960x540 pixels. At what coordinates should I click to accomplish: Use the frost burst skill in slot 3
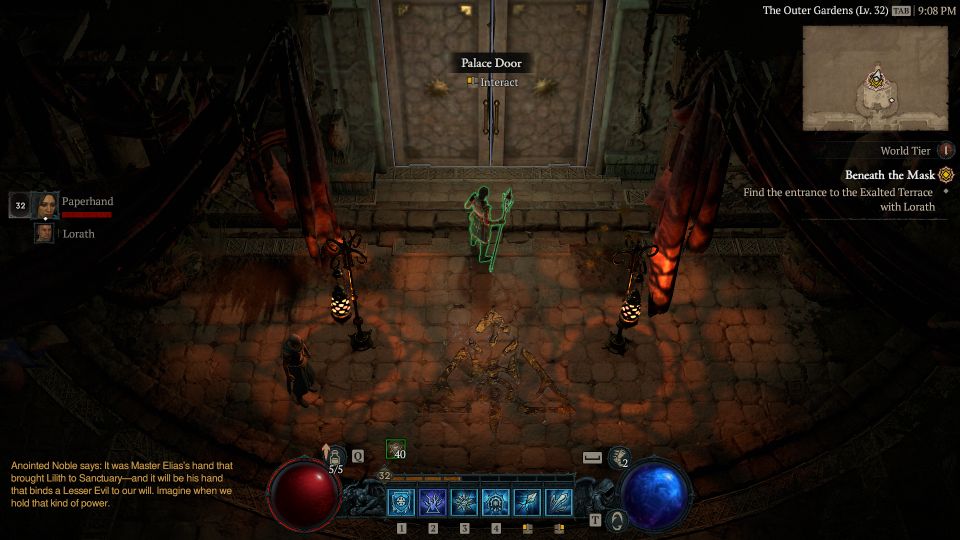(x=465, y=502)
